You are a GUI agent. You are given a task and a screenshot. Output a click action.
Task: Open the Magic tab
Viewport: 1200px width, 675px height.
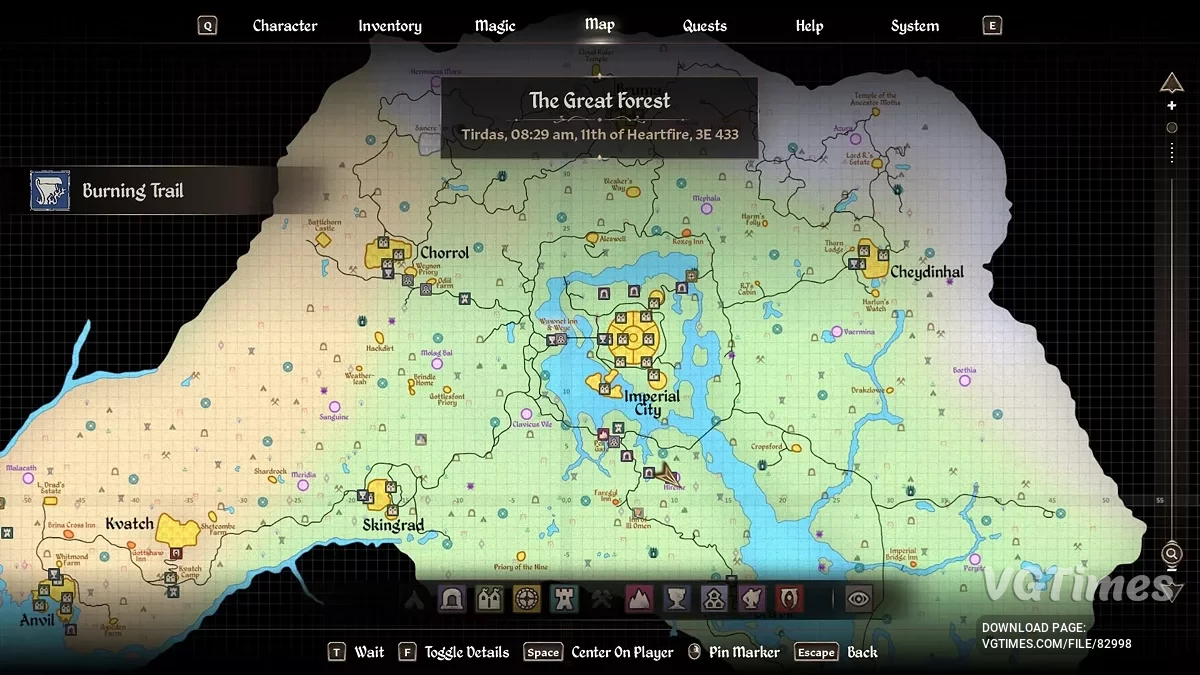496,26
